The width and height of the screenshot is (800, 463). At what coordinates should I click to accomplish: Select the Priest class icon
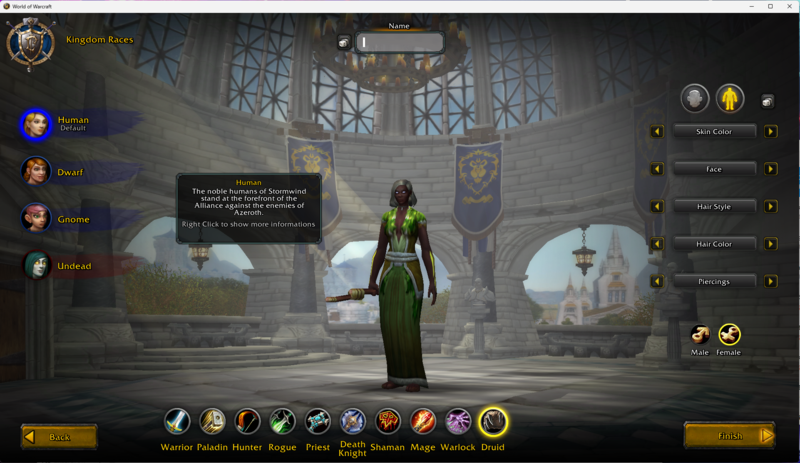pyautogui.click(x=317, y=421)
